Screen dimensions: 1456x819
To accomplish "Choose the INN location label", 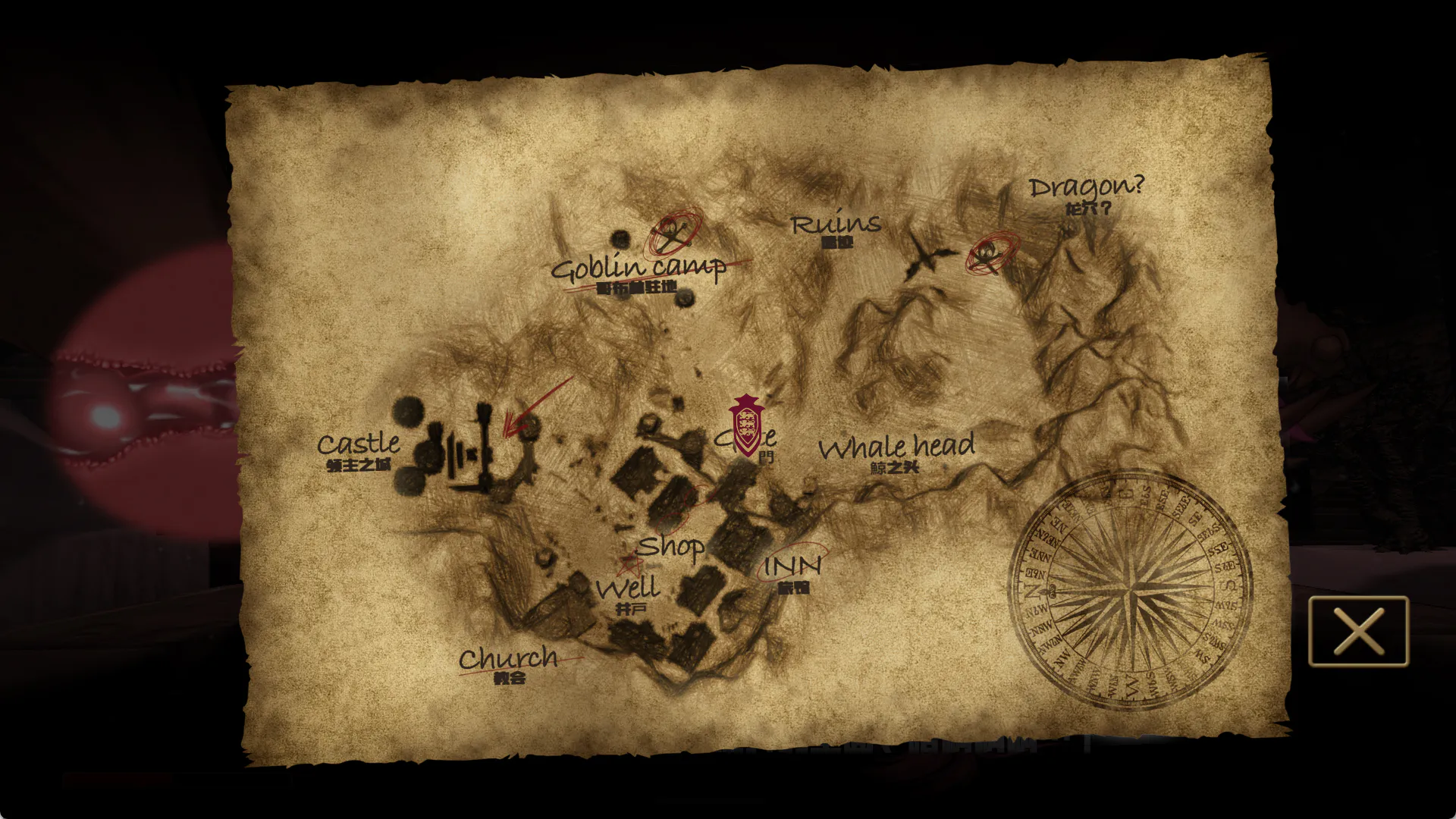I will click(792, 566).
